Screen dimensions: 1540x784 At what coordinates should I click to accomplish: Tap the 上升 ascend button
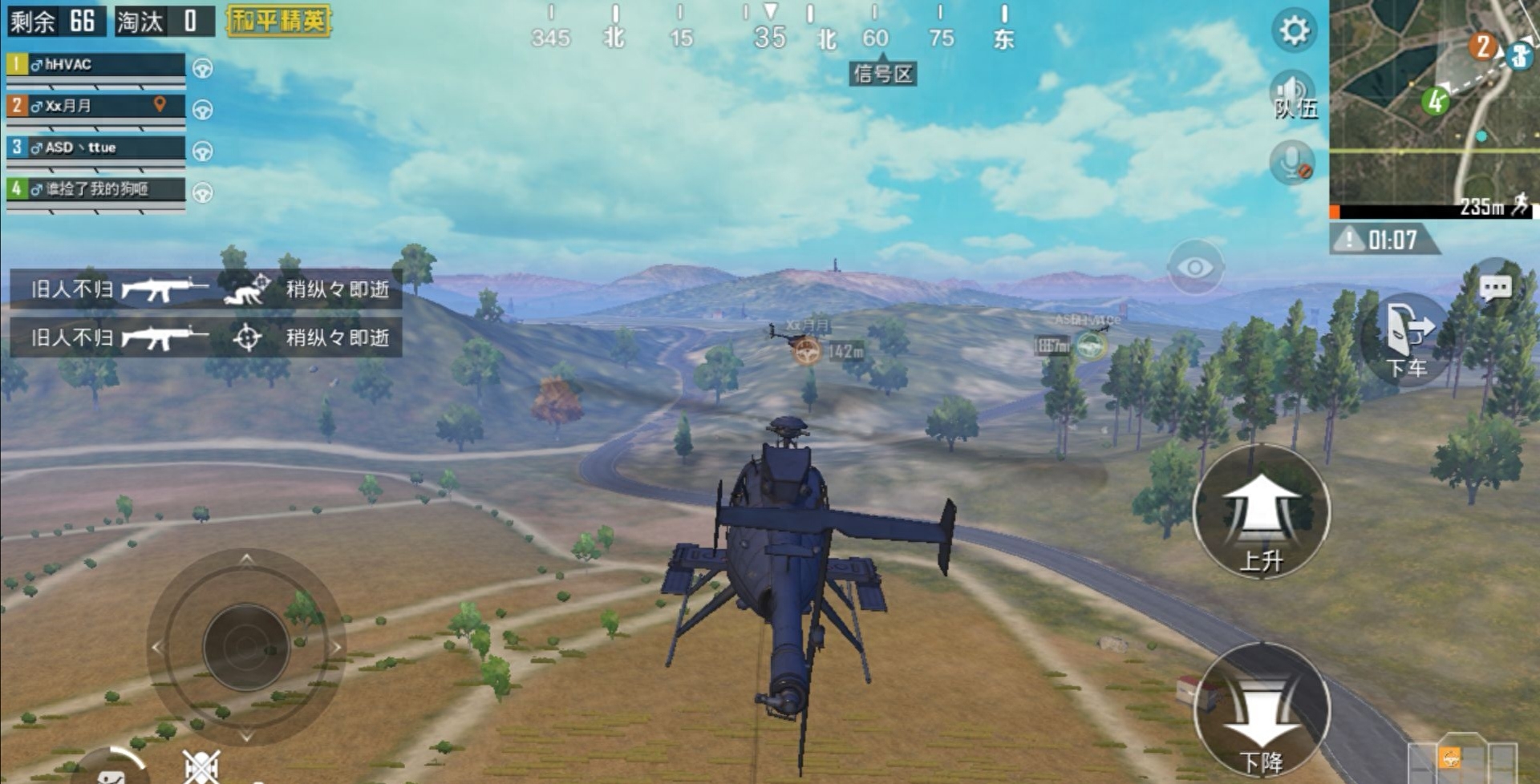[x=1261, y=511]
